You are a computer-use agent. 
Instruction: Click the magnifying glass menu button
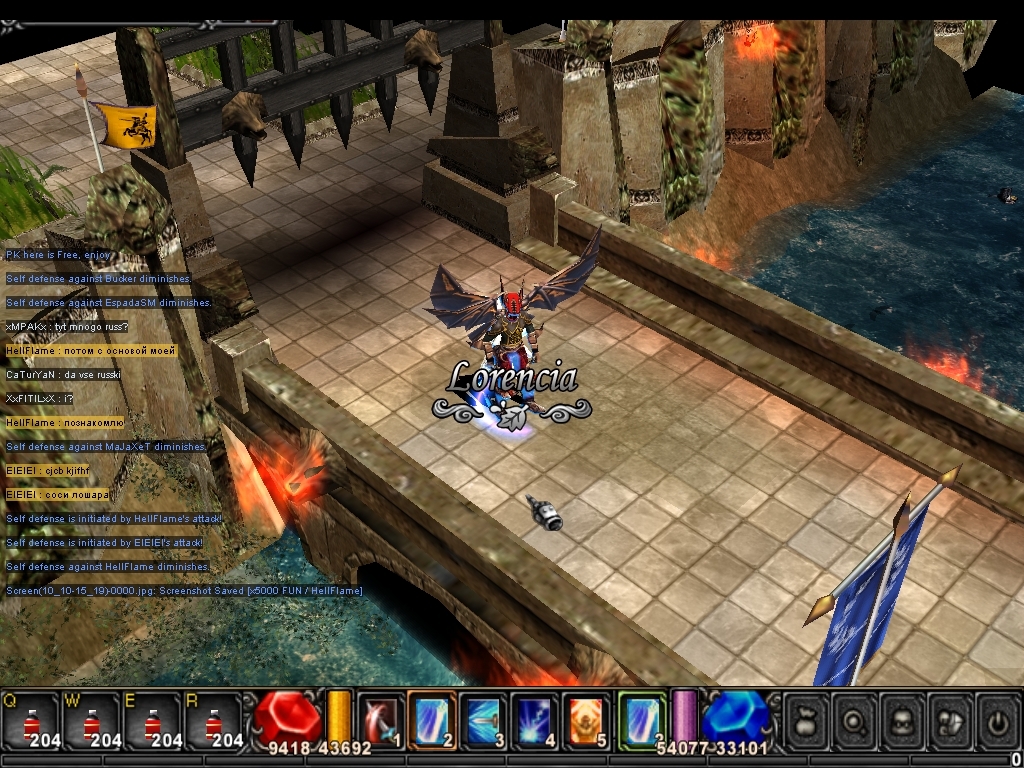click(855, 720)
